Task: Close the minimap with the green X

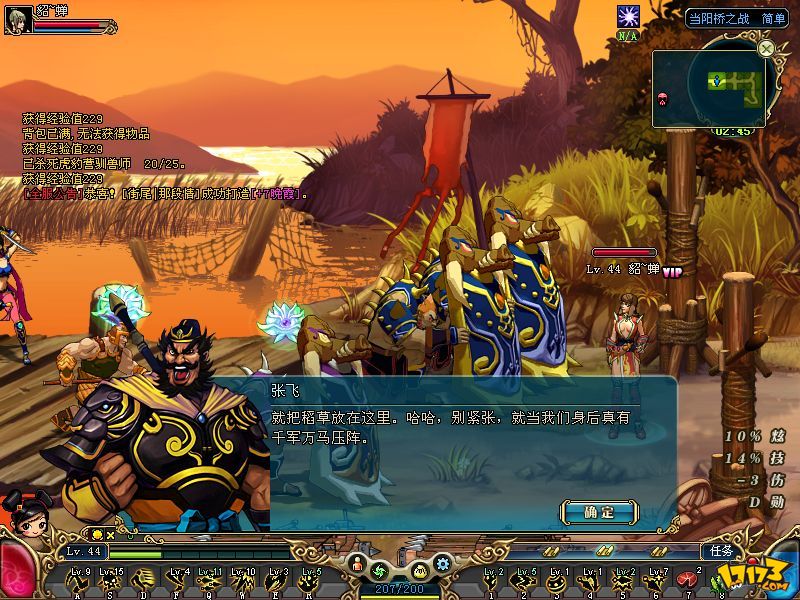Action: click(766, 48)
